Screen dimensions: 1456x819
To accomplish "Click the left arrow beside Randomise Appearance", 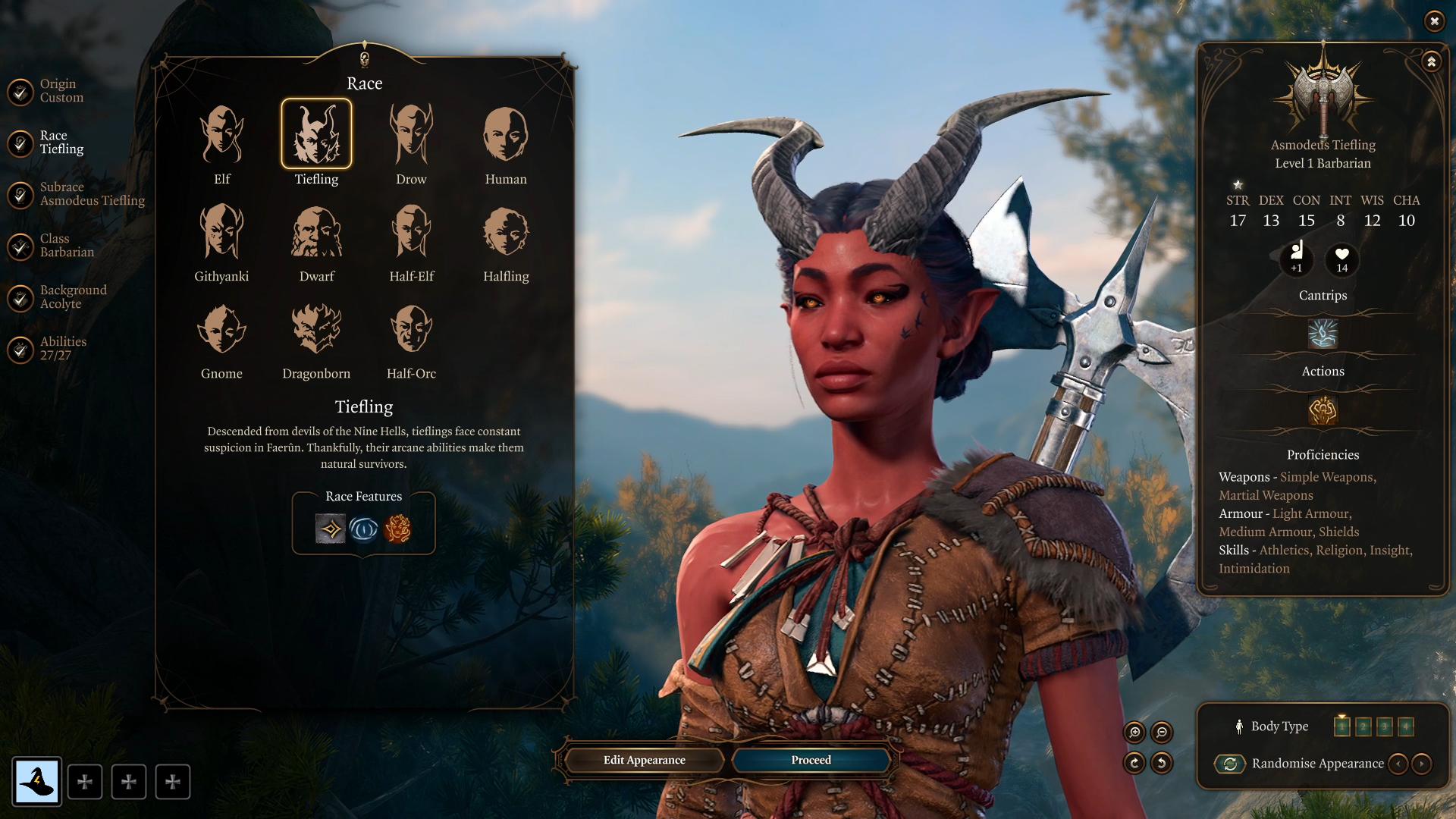I will (x=1399, y=764).
